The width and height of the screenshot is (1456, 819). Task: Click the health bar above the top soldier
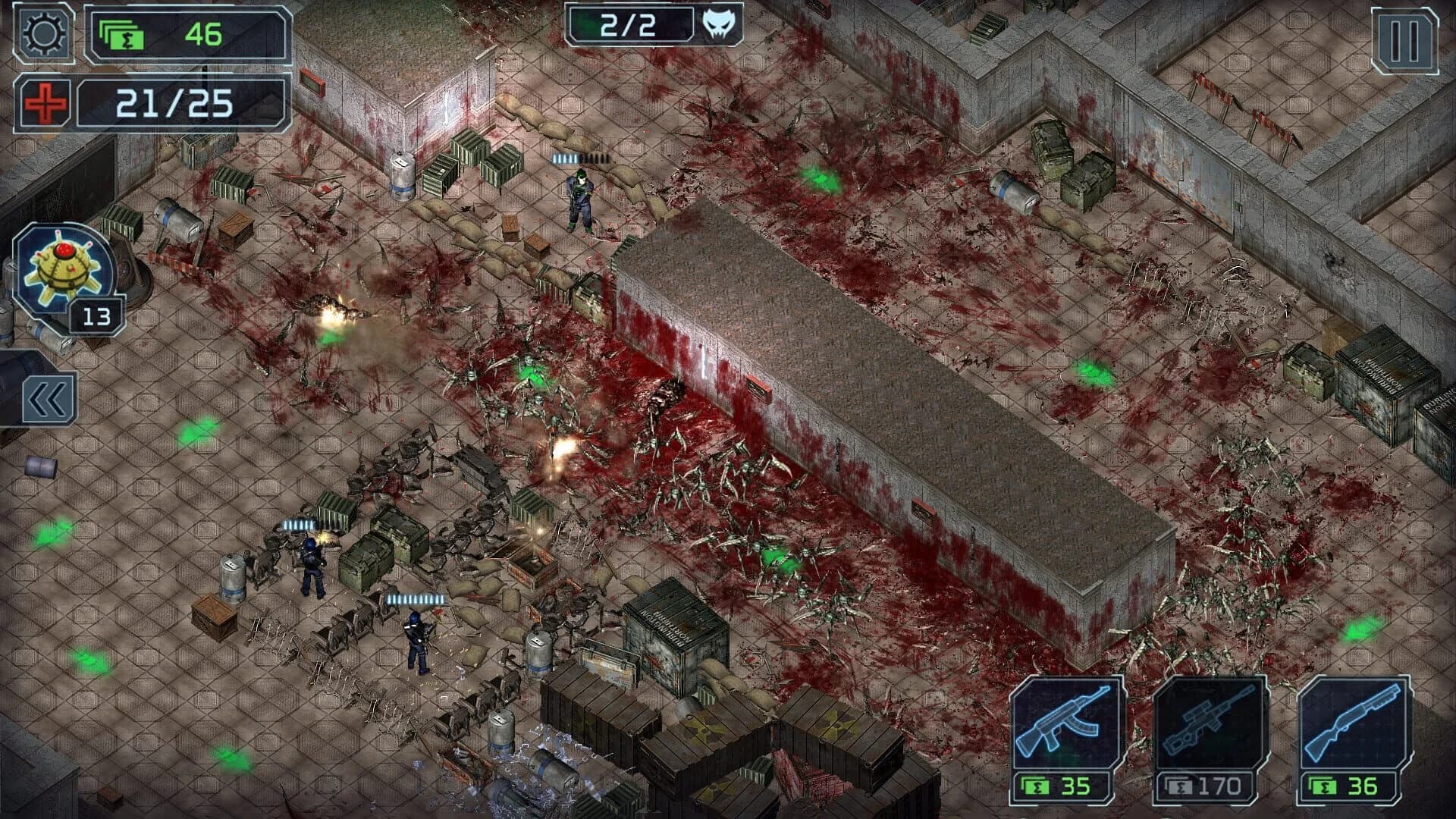click(x=582, y=158)
